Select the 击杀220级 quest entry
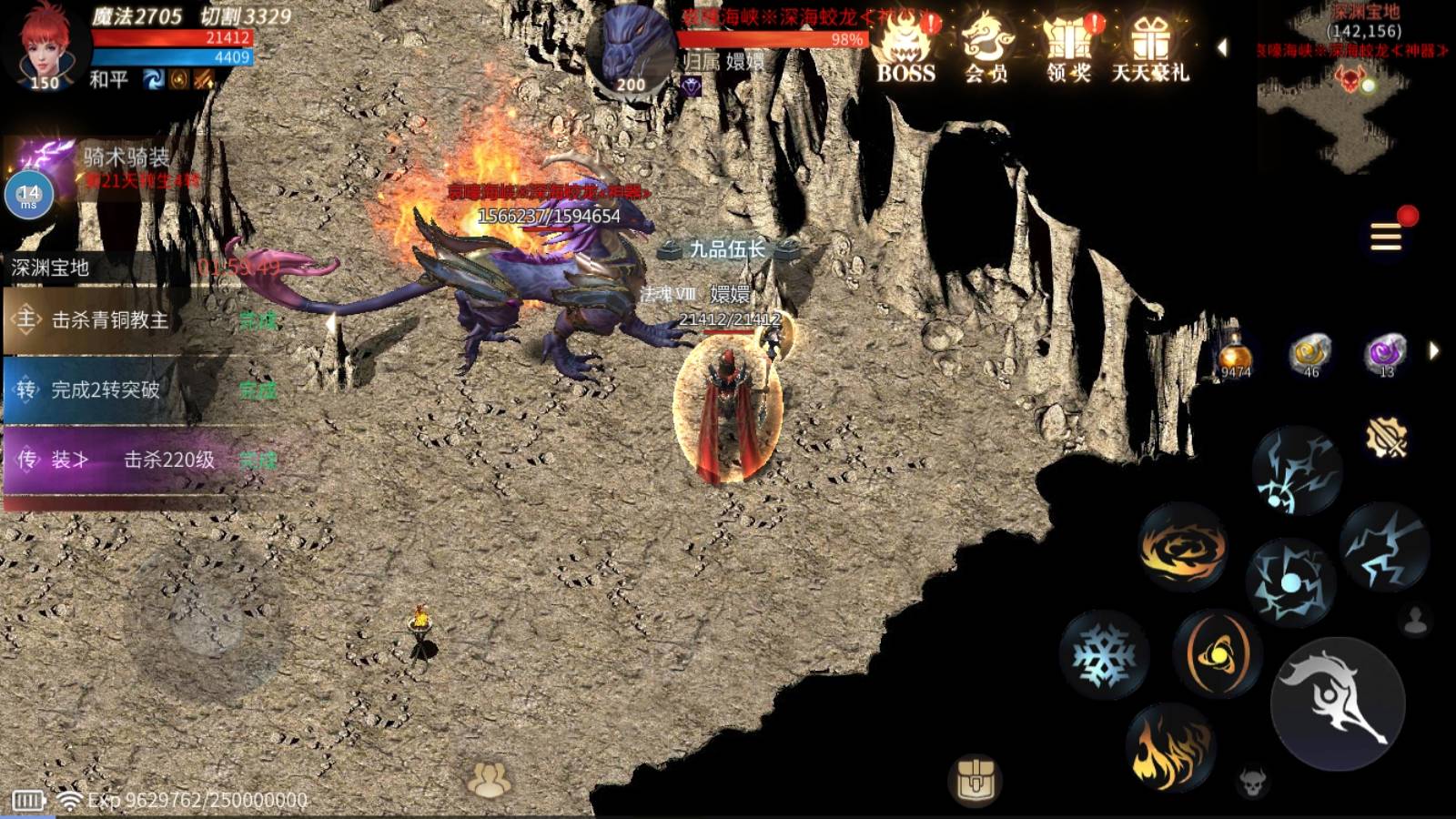 point(136,460)
